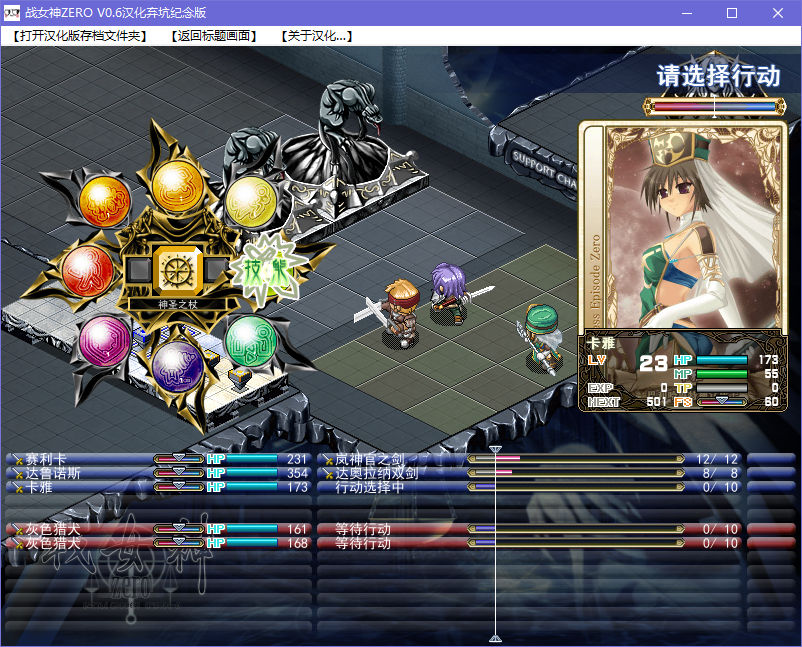802x647 pixels.
Task: Close the game window
Action: click(x=778, y=13)
